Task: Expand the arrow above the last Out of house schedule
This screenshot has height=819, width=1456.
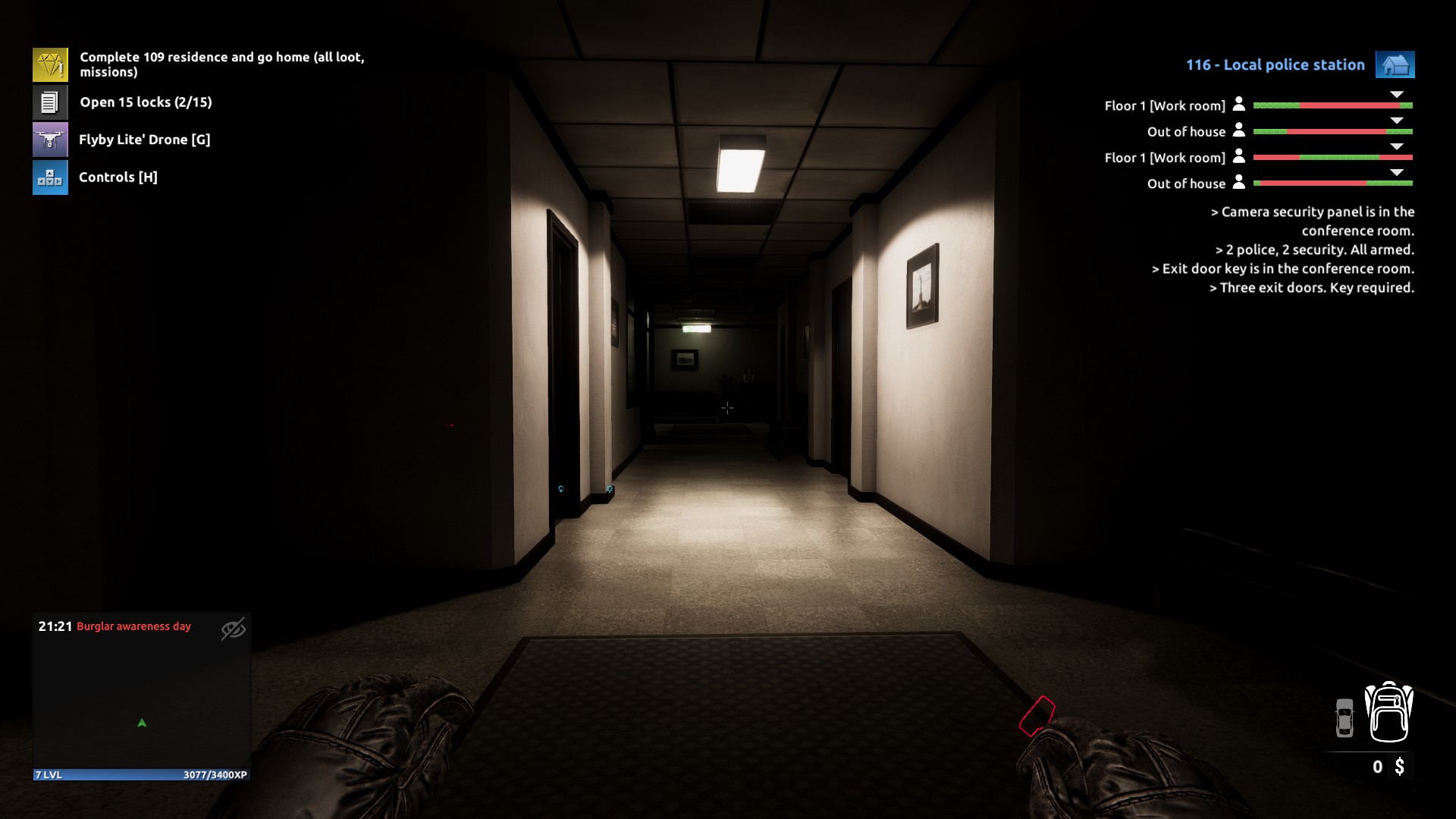Action: click(1395, 171)
